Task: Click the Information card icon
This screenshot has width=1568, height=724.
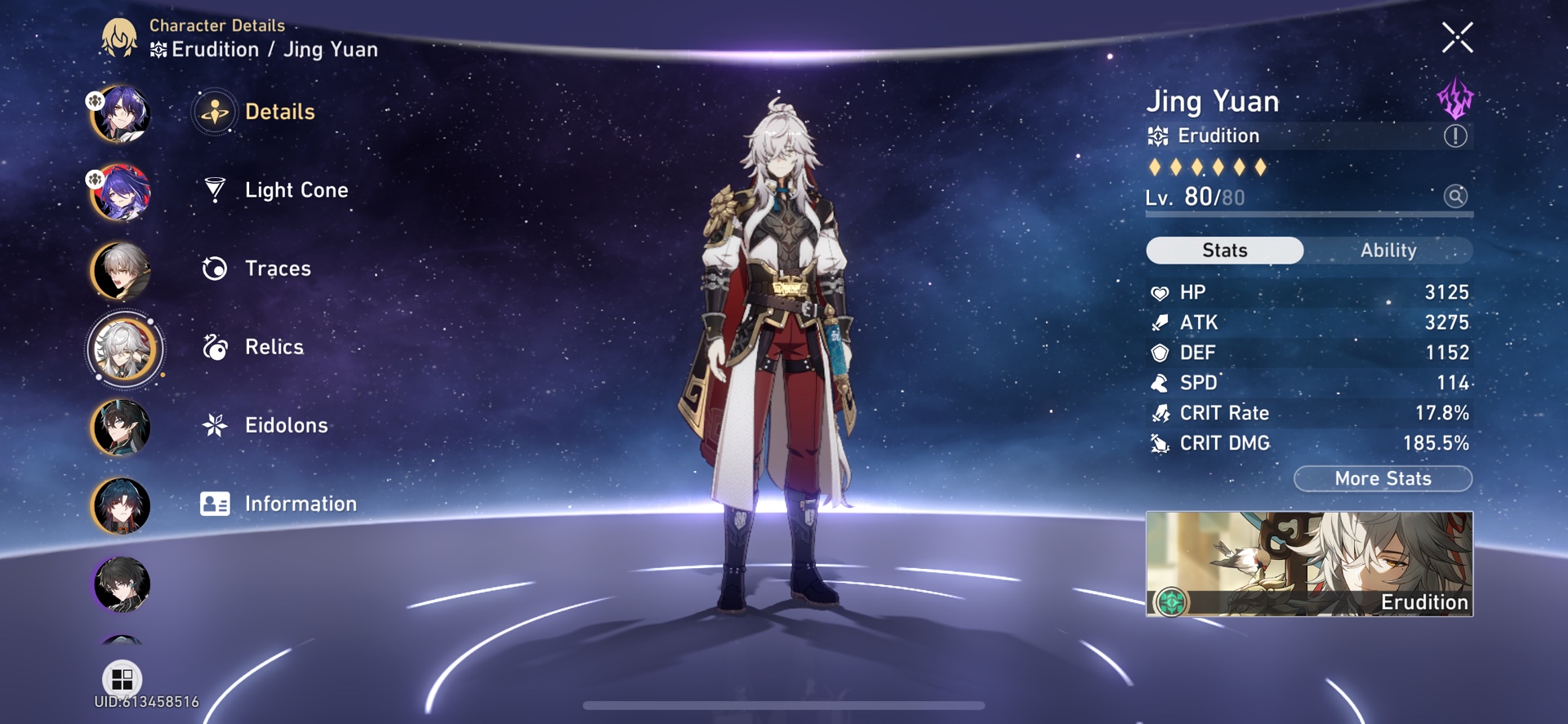Action: [214, 504]
